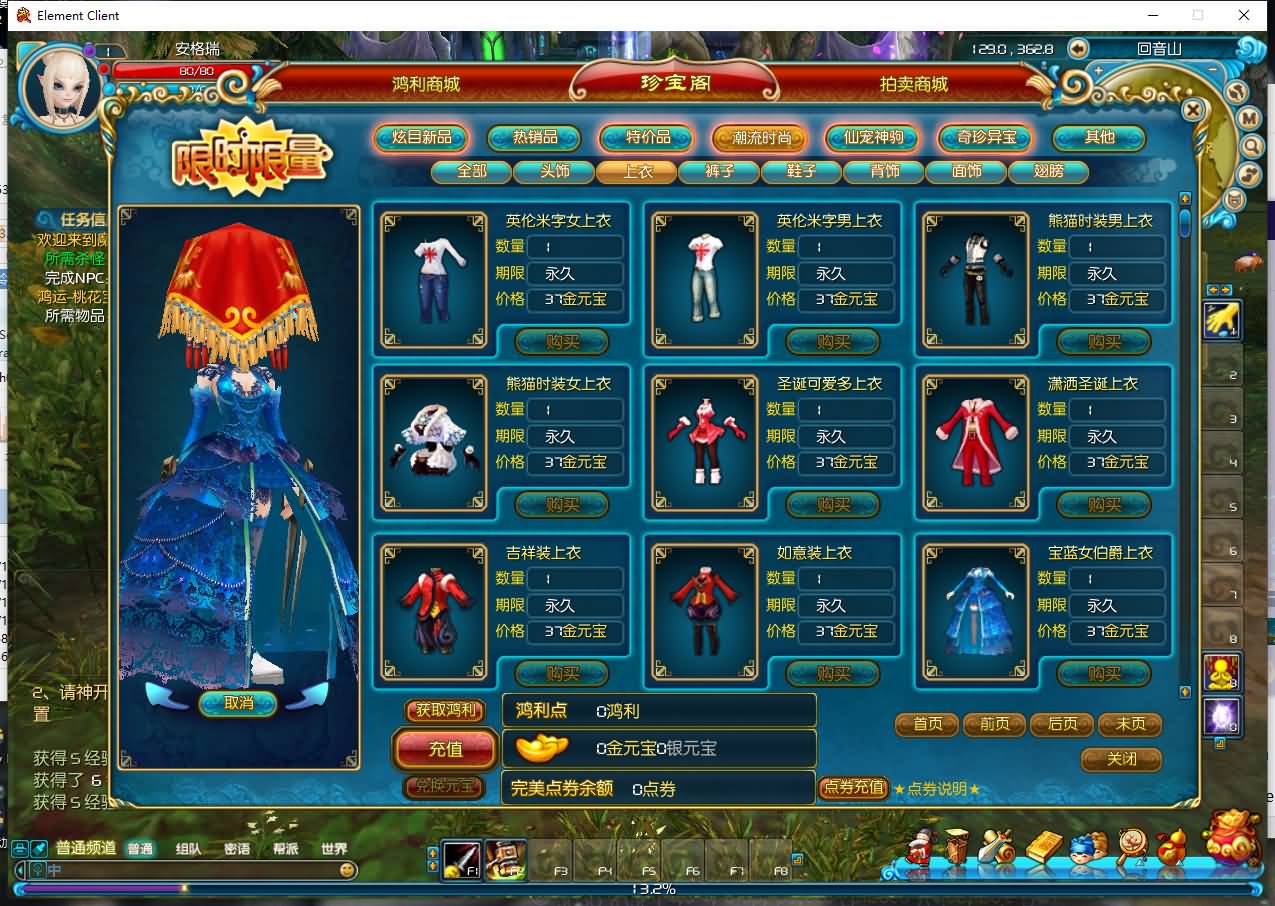Buy the 英伦米字女上衣 item
This screenshot has height=906, width=1275.
[562, 342]
